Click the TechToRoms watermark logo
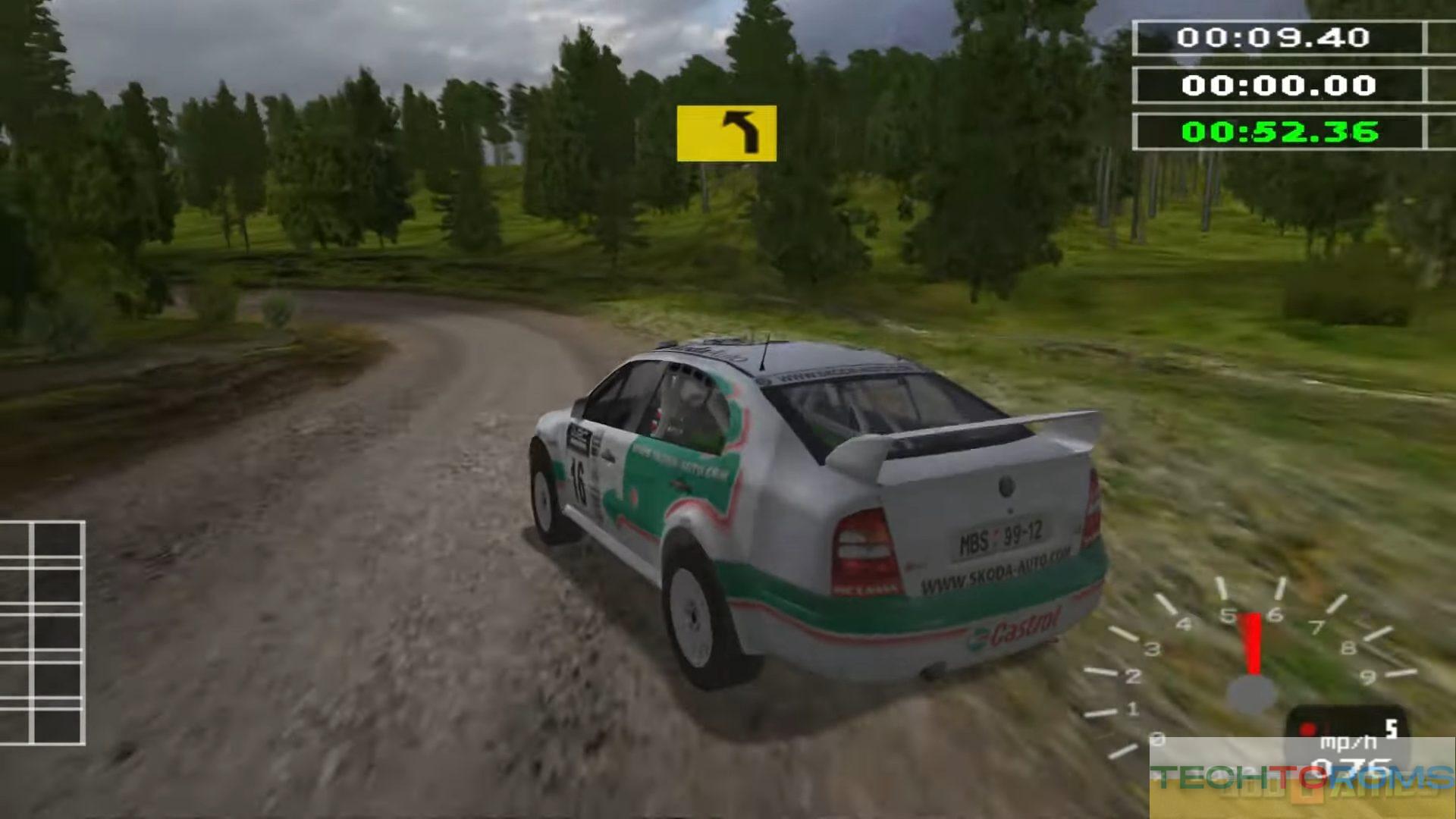Screen dimensions: 1456x819 1301,778
